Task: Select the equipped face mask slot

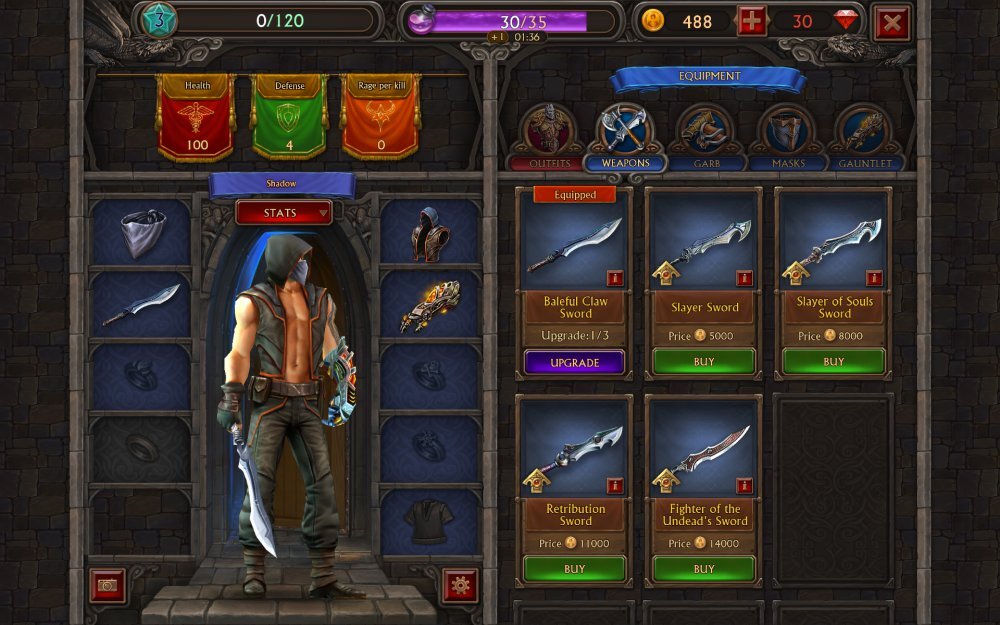Action: (141, 232)
